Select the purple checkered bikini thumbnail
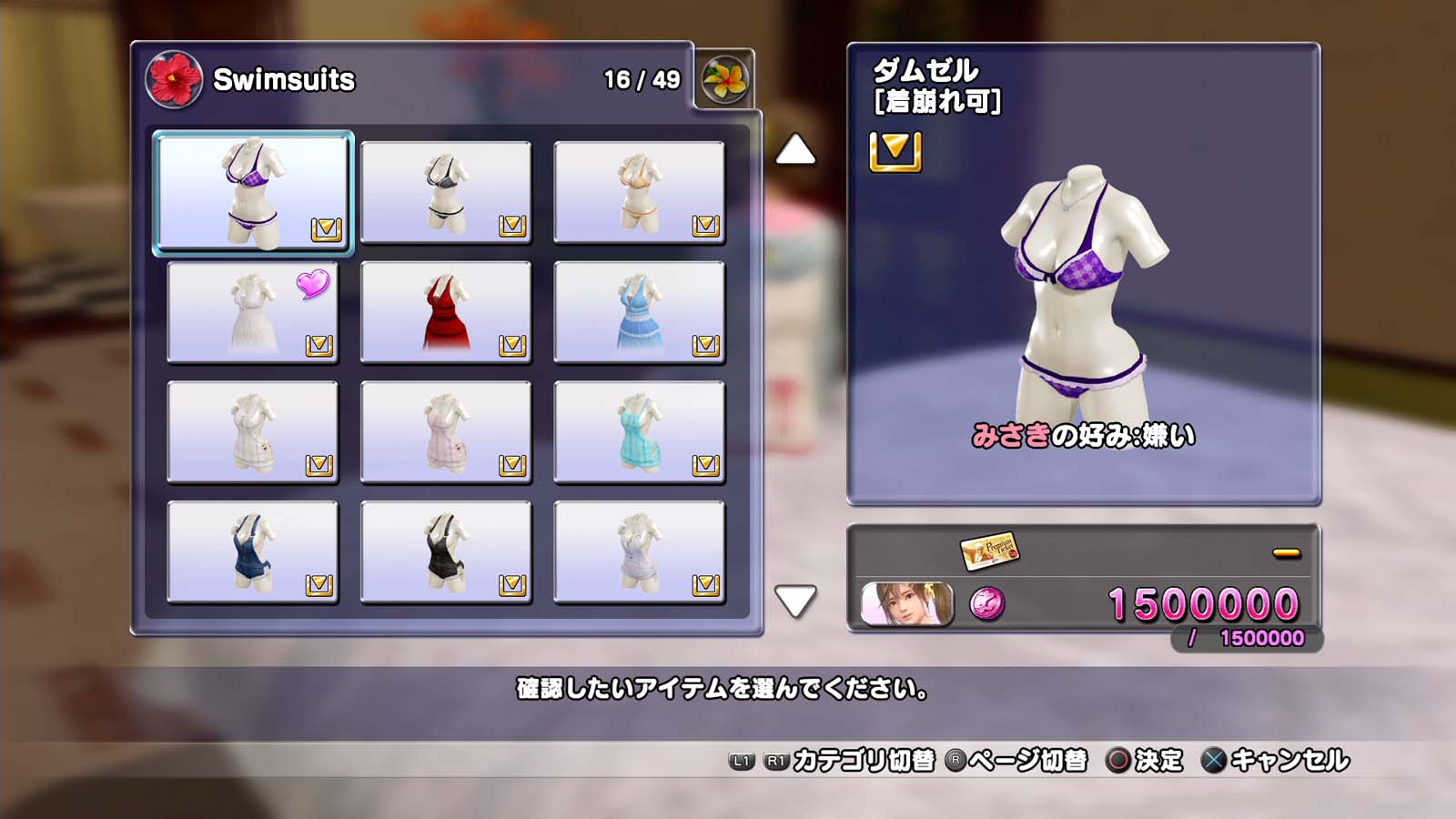This screenshot has height=819, width=1456. coord(253,192)
